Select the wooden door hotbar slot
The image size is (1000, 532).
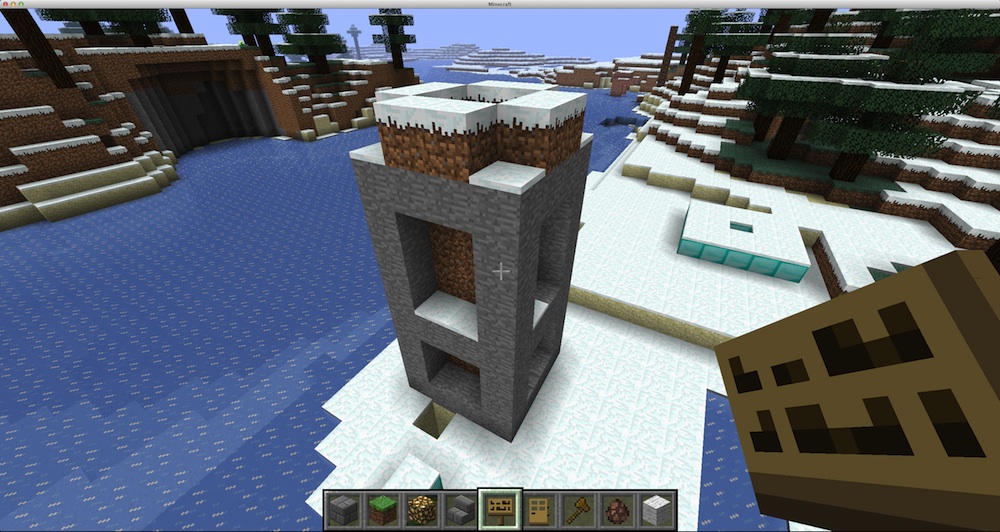[538, 510]
